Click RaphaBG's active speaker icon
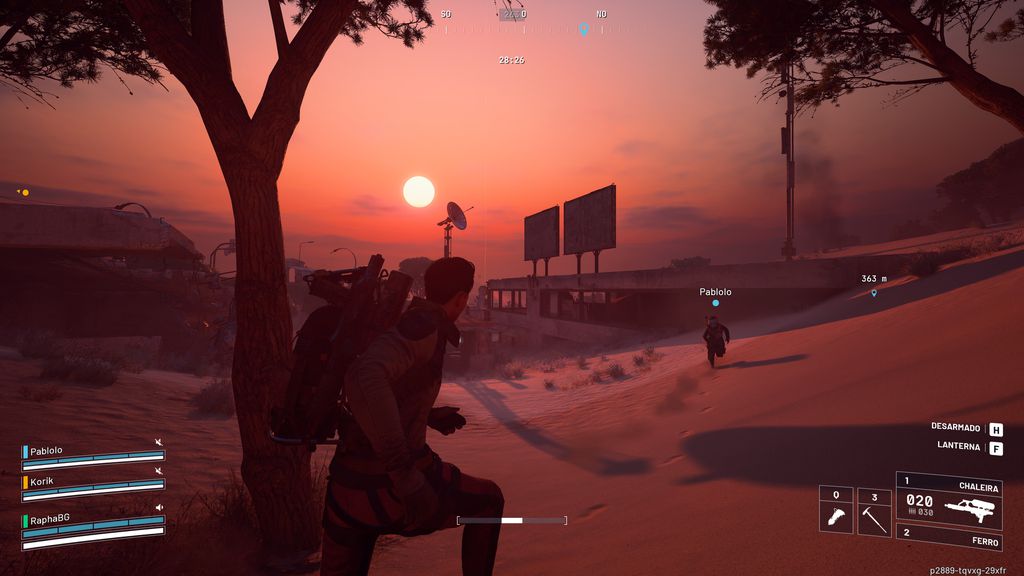 click(158, 508)
